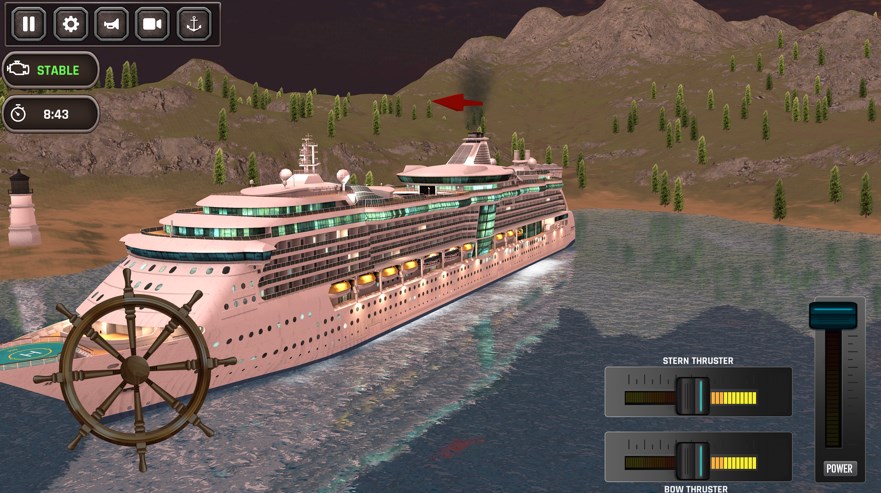This screenshot has height=493, width=881.
Task: Drop the anchor
Action: coord(194,24)
